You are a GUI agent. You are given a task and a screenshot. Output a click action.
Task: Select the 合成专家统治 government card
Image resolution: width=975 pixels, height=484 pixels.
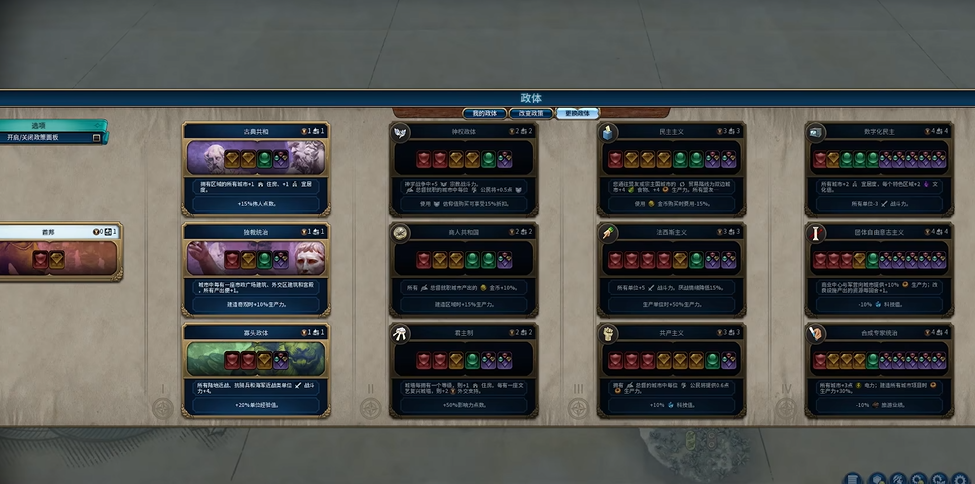coord(877,368)
